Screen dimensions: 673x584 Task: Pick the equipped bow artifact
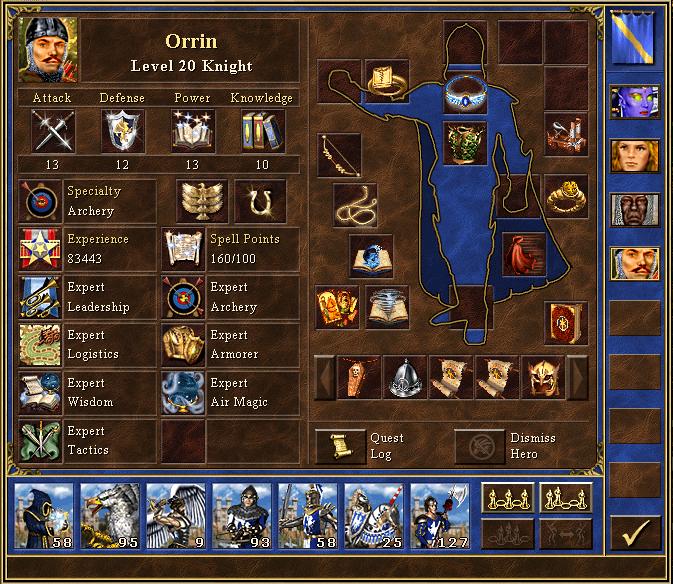[x=339, y=155]
